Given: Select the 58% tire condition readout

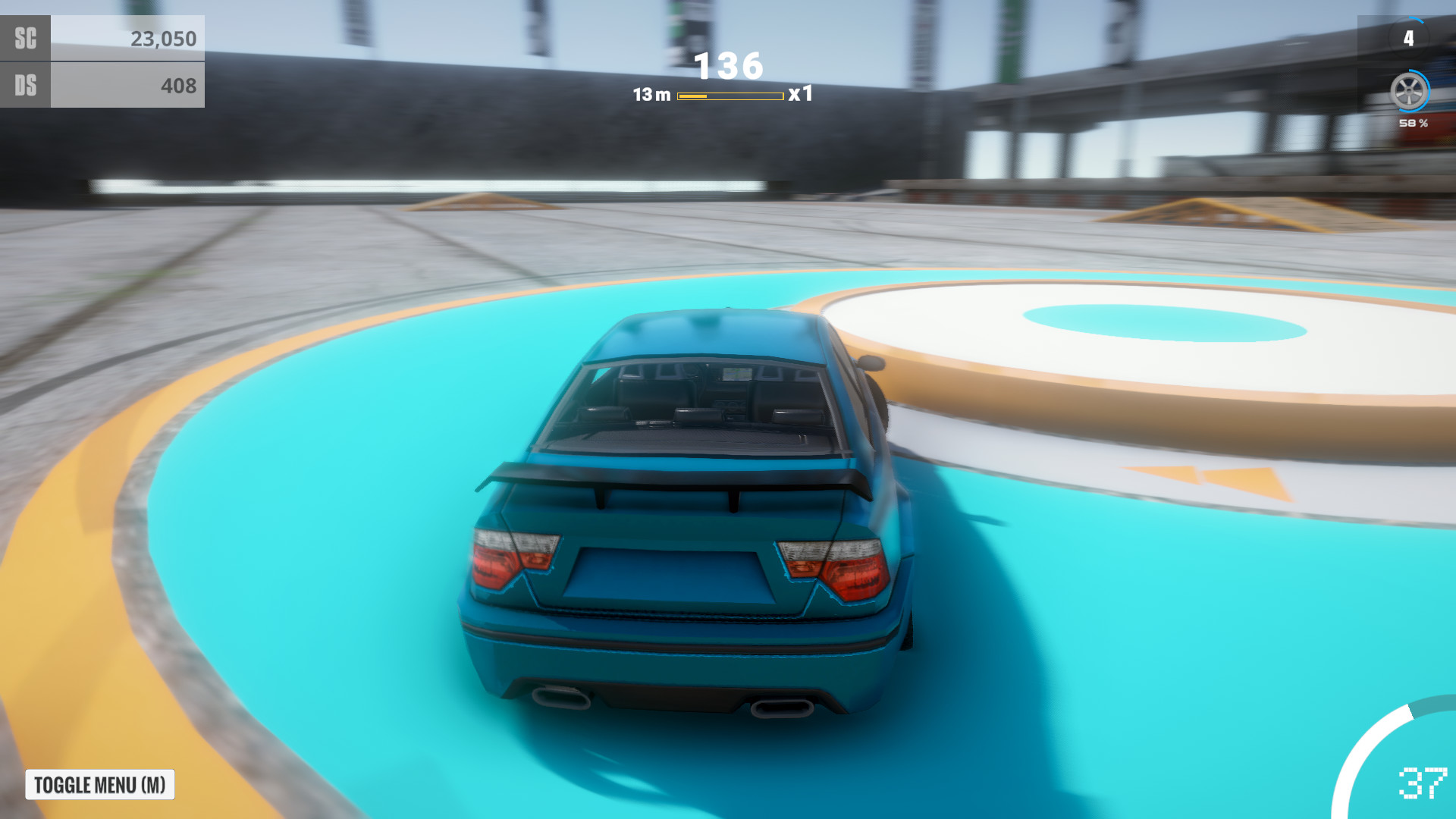Looking at the screenshot, I should [x=1412, y=121].
